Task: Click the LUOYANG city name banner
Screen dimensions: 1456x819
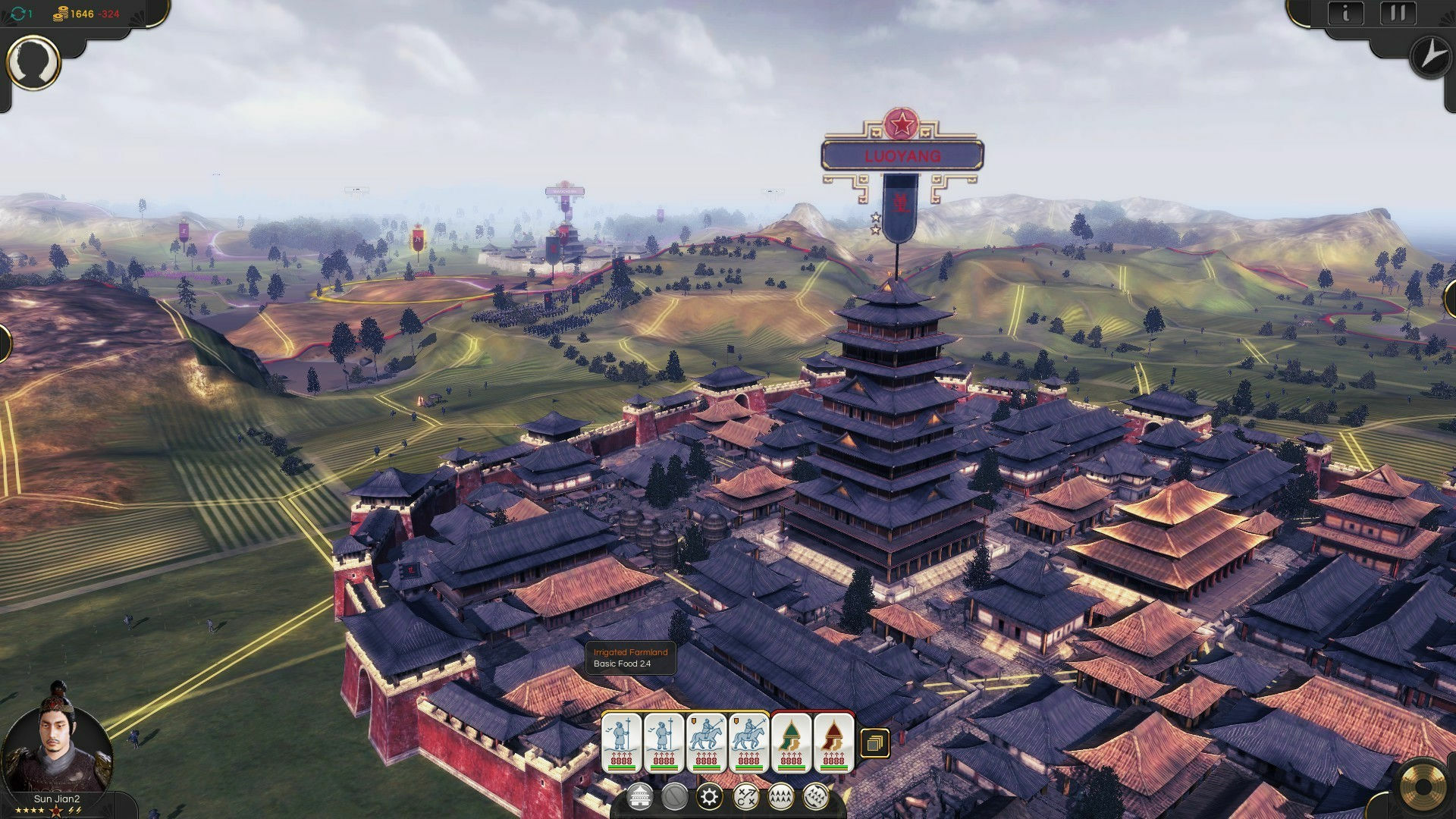Action: tap(902, 156)
